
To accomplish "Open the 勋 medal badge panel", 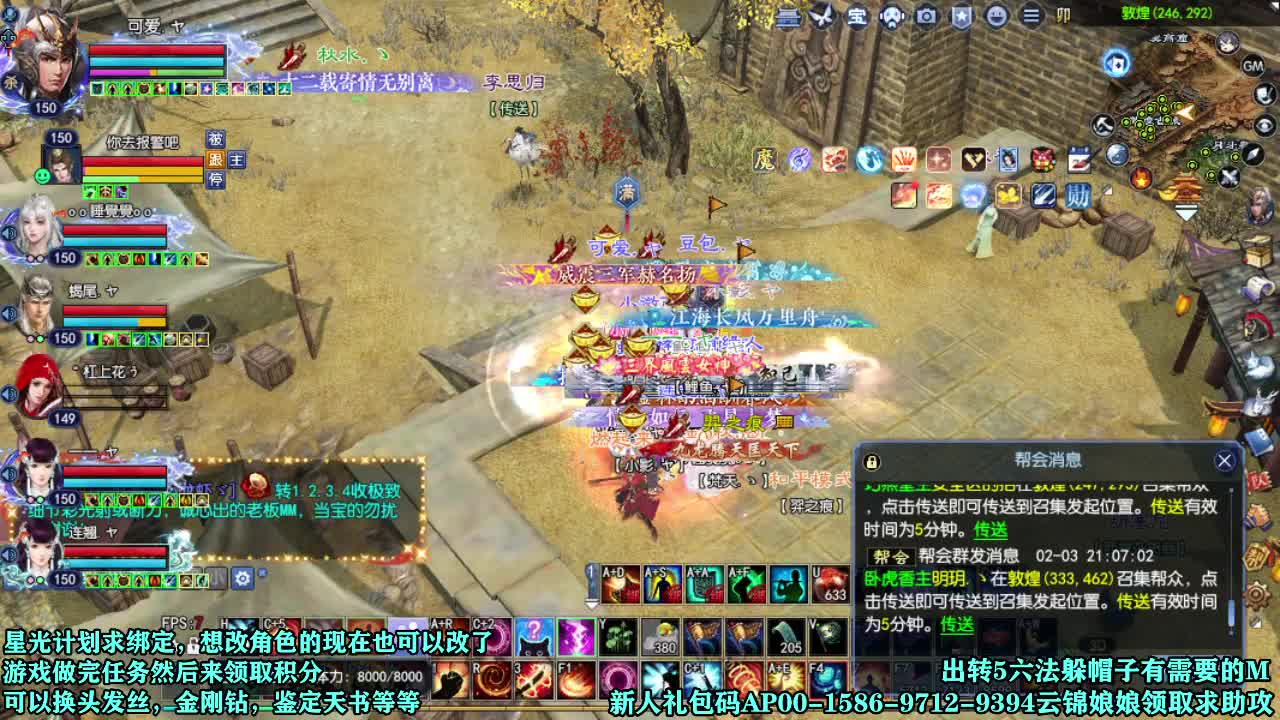I will 1079,196.
